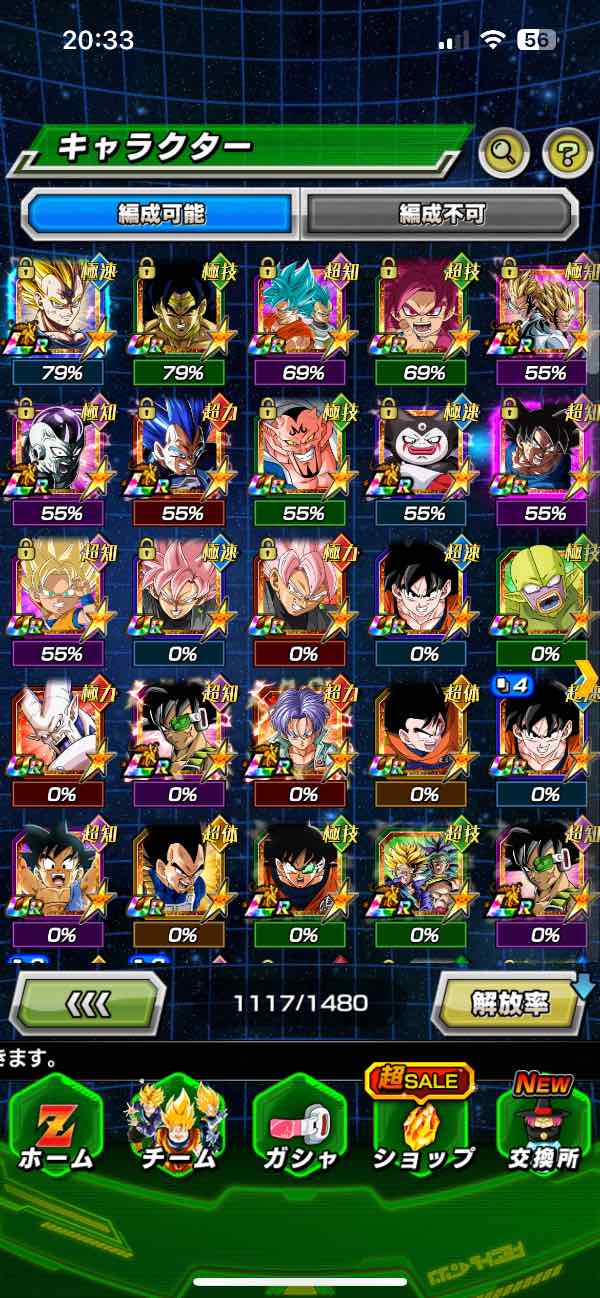Image resolution: width=600 pixels, height=1298 pixels.
Task: Open the 解放率 sort button
Action: 510,1002
